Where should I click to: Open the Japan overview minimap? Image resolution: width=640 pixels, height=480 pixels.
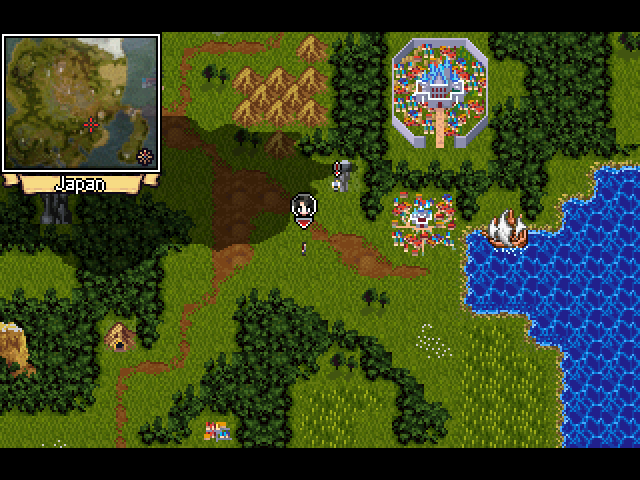(80, 102)
